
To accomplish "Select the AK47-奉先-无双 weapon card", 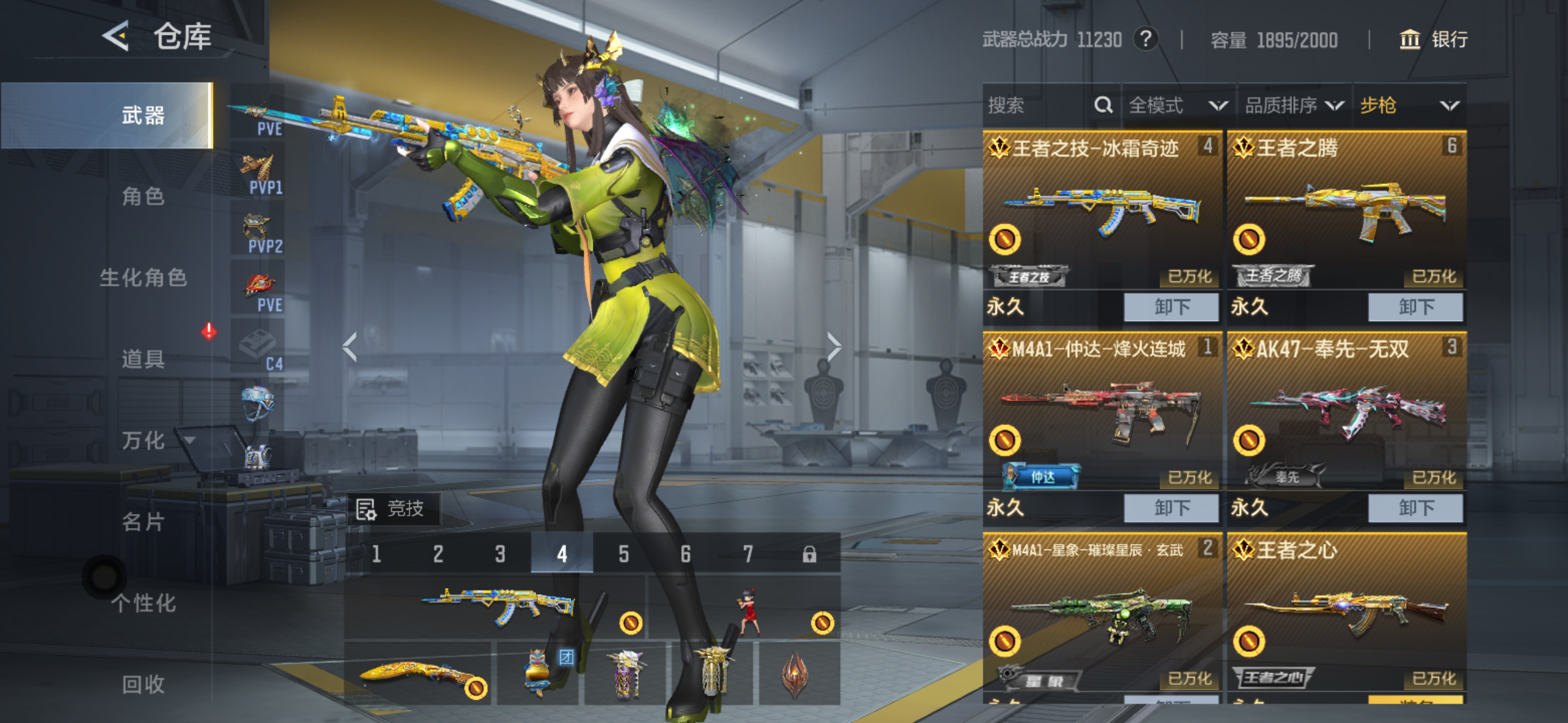I will pos(1346,411).
